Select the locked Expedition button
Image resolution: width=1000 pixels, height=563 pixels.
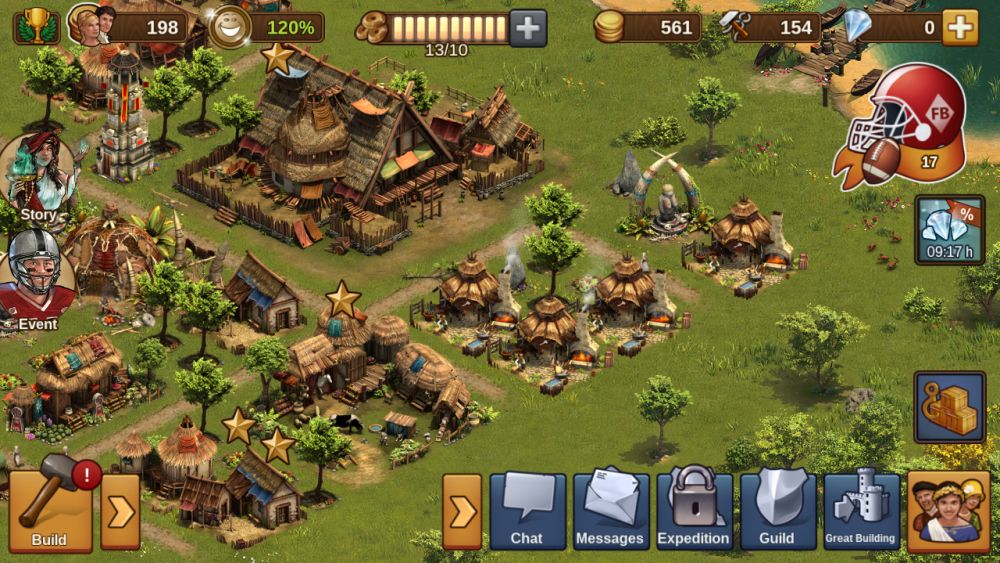tap(693, 511)
